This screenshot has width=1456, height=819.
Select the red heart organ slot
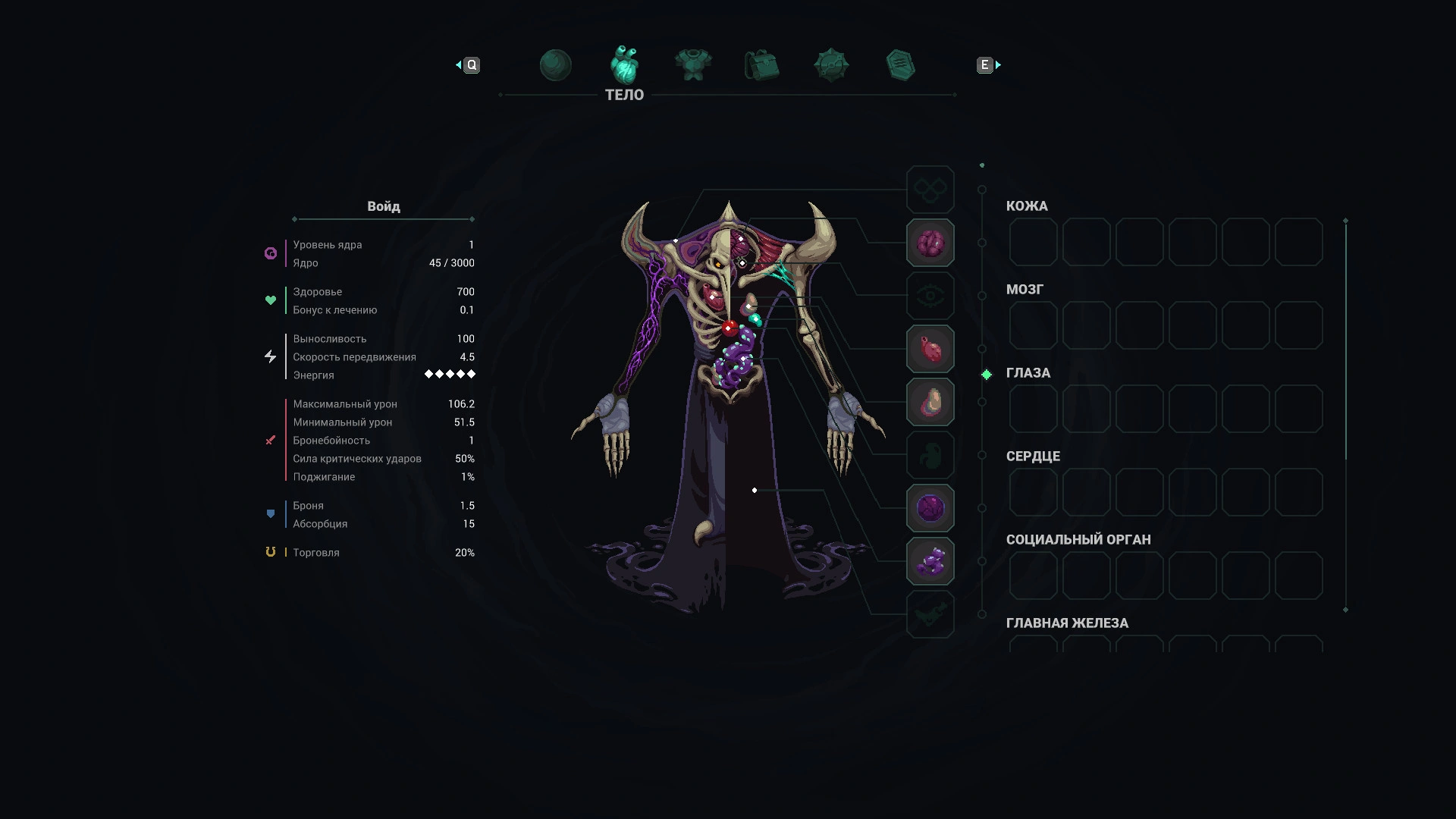click(x=930, y=349)
